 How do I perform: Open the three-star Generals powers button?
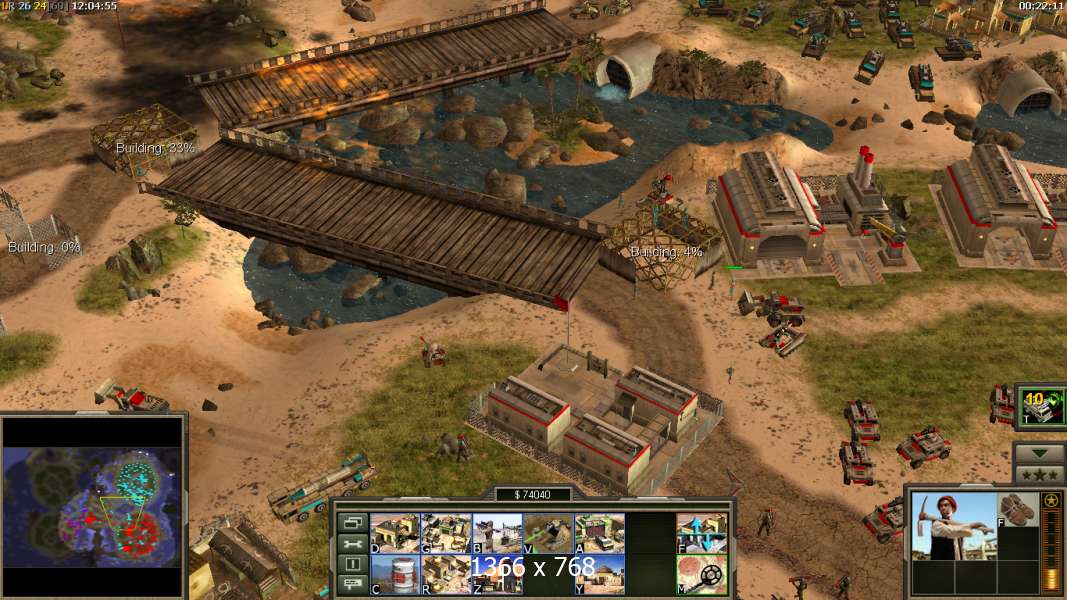[1039, 473]
